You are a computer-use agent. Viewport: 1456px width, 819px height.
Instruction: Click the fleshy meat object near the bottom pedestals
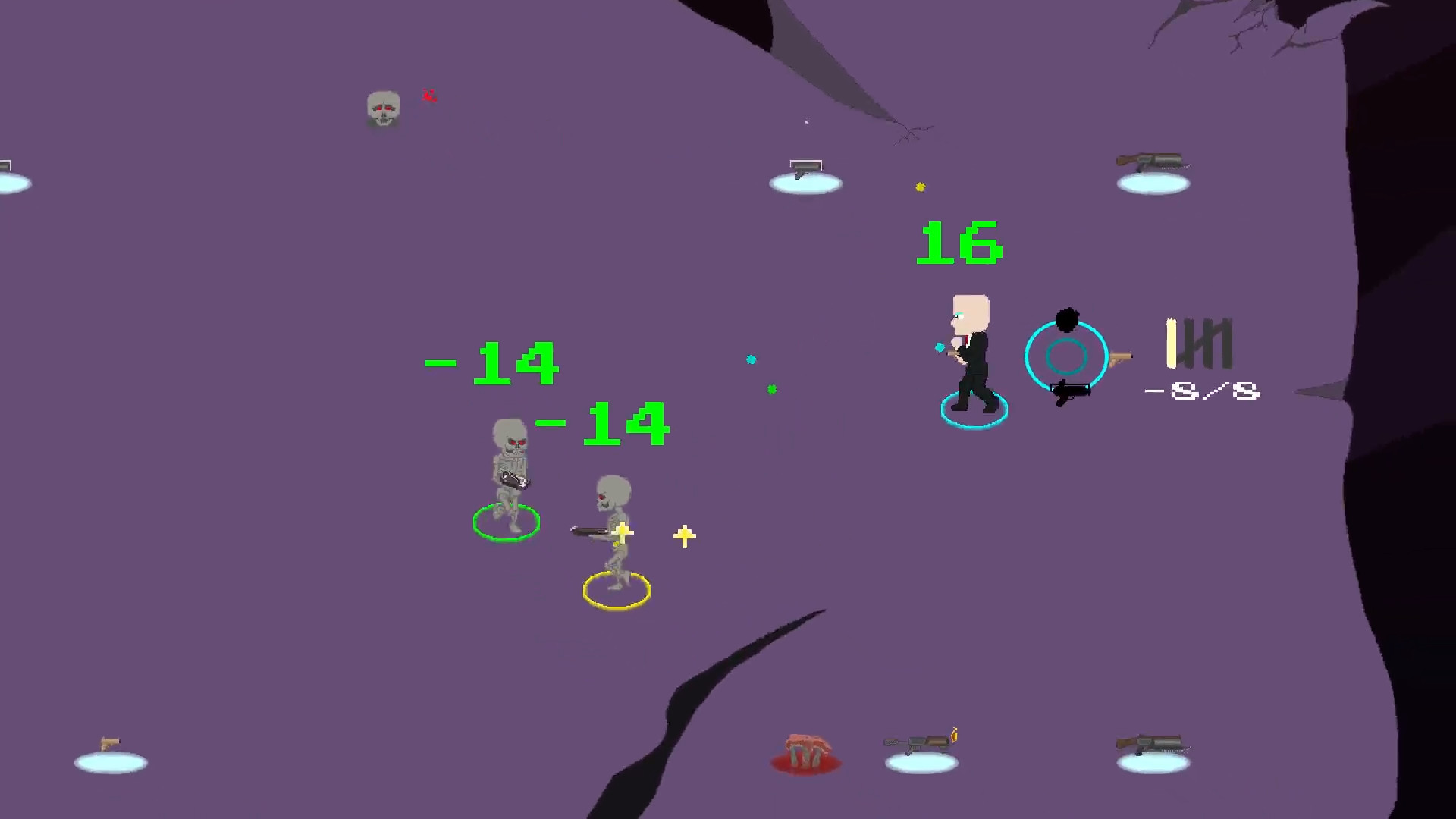805,752
